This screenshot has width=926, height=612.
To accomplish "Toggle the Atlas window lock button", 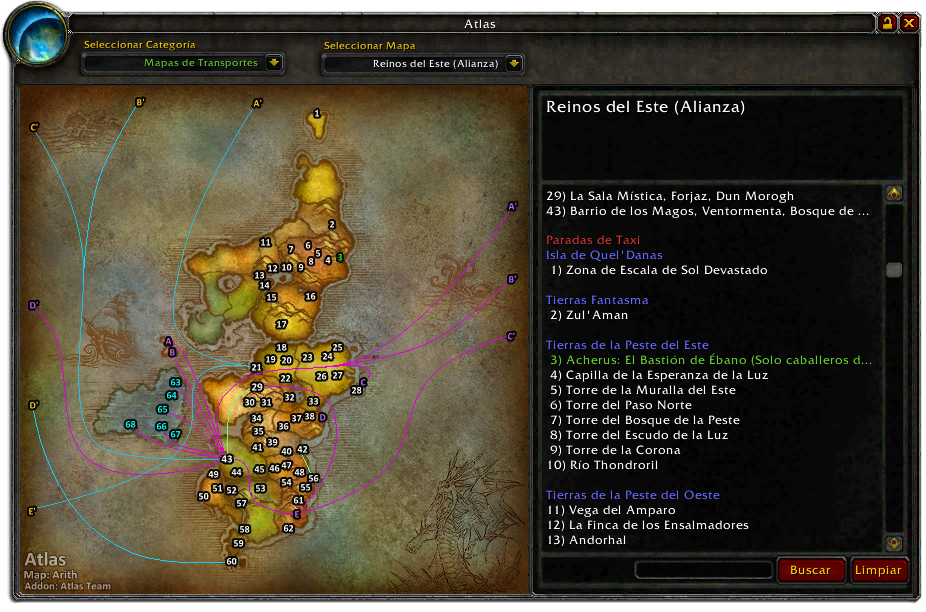I will (887, 23).
